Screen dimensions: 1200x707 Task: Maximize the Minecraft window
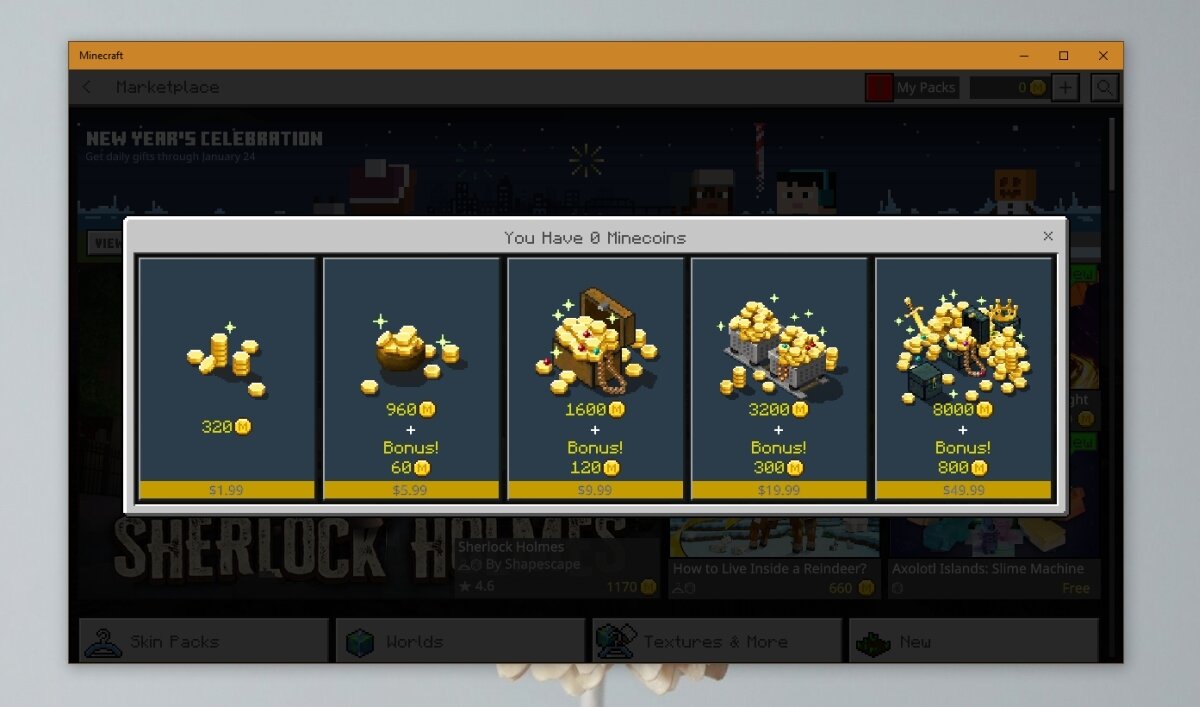(1063, 56)
